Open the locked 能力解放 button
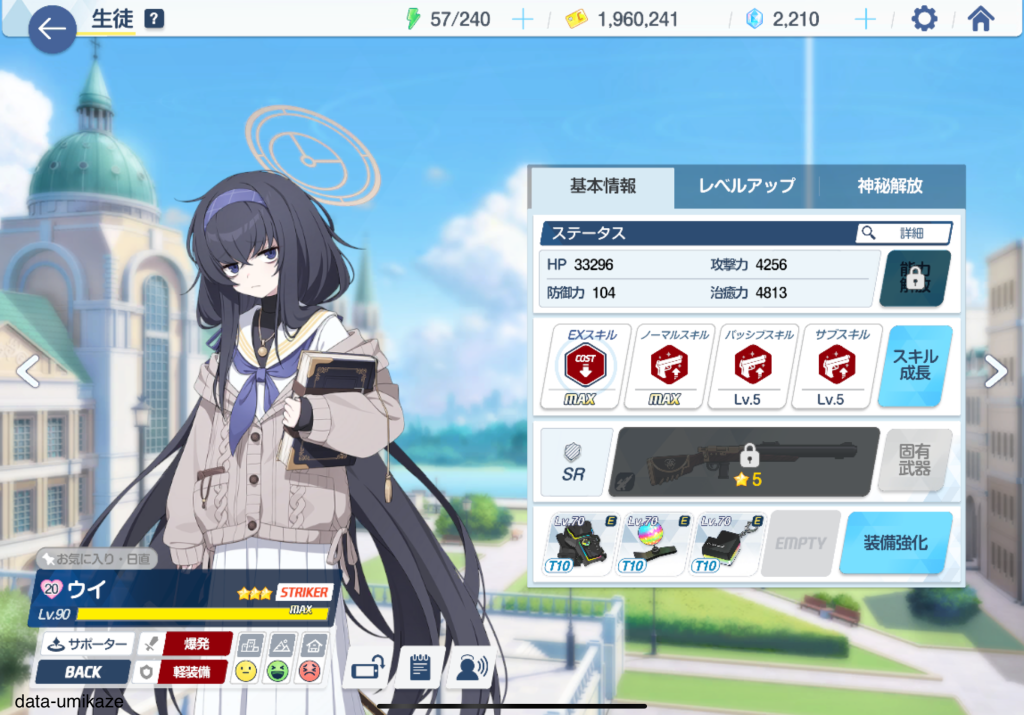Image resolution: width=1024 pixels, height=715 pixels. (915, 278)
